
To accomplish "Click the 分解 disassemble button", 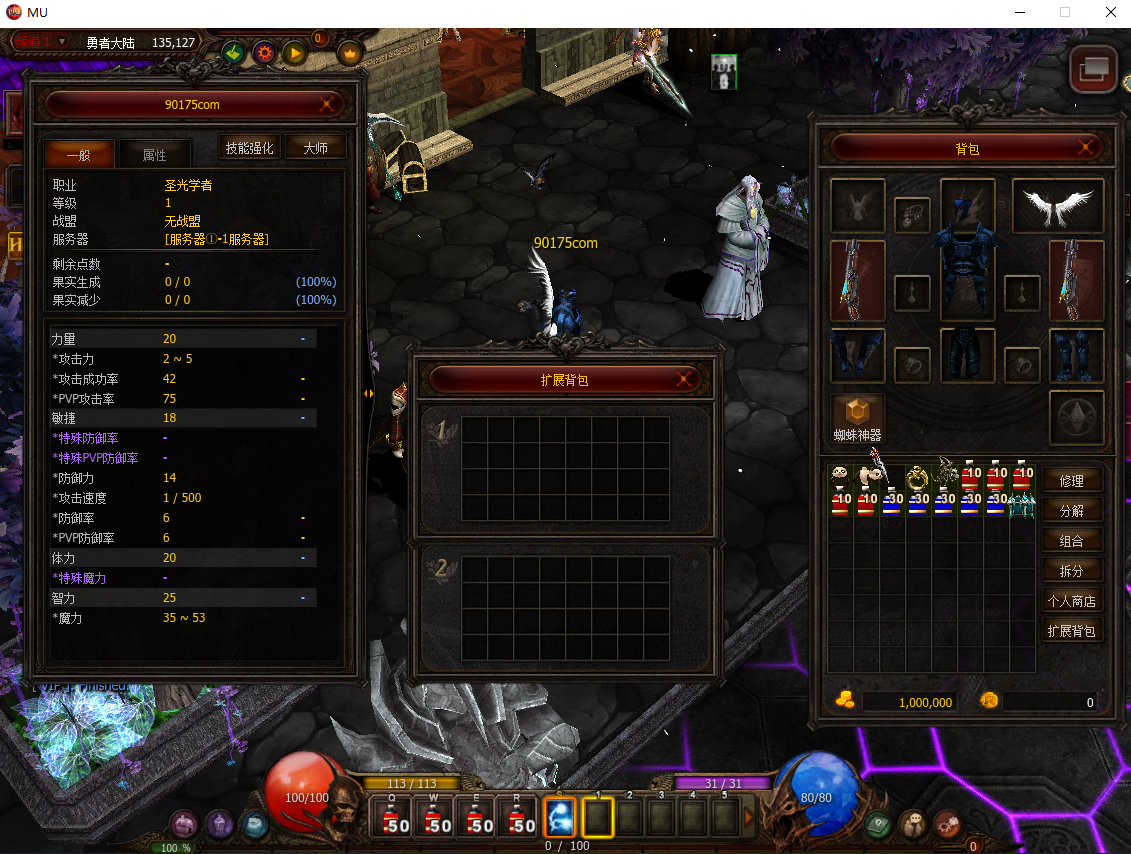I will pyautogui.click(x=1072, y=511).
